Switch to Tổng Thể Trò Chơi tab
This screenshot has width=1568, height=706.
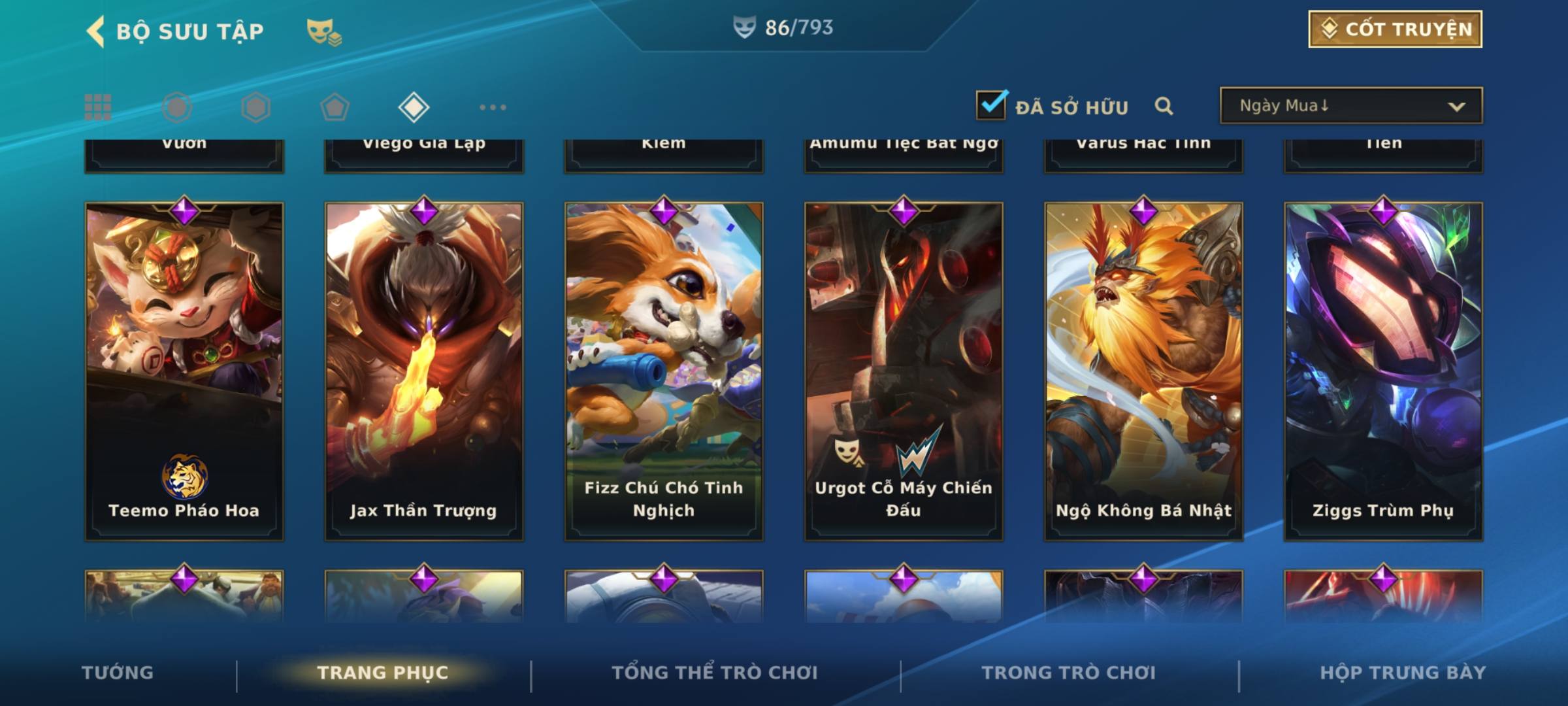coord(715,673)
